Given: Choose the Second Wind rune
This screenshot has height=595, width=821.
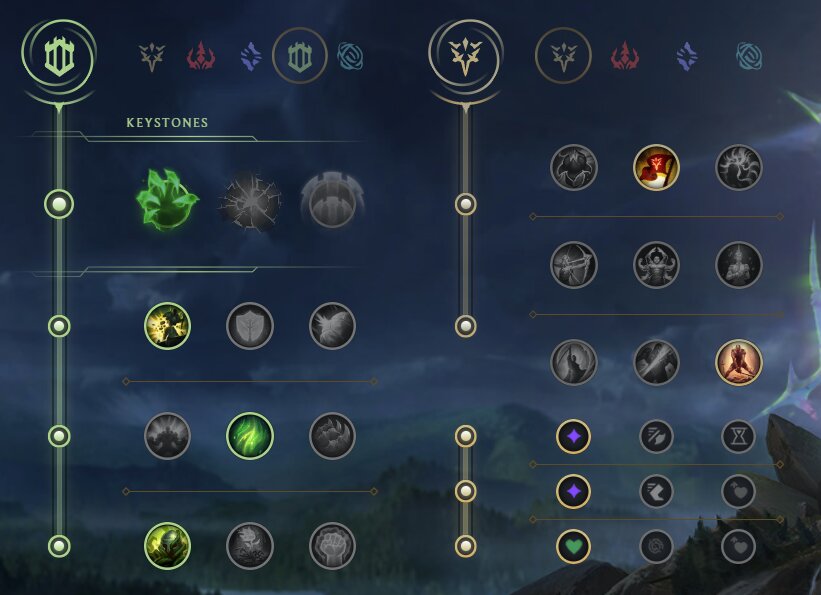Looking at the screenshot, I should (x=250, y=436).
